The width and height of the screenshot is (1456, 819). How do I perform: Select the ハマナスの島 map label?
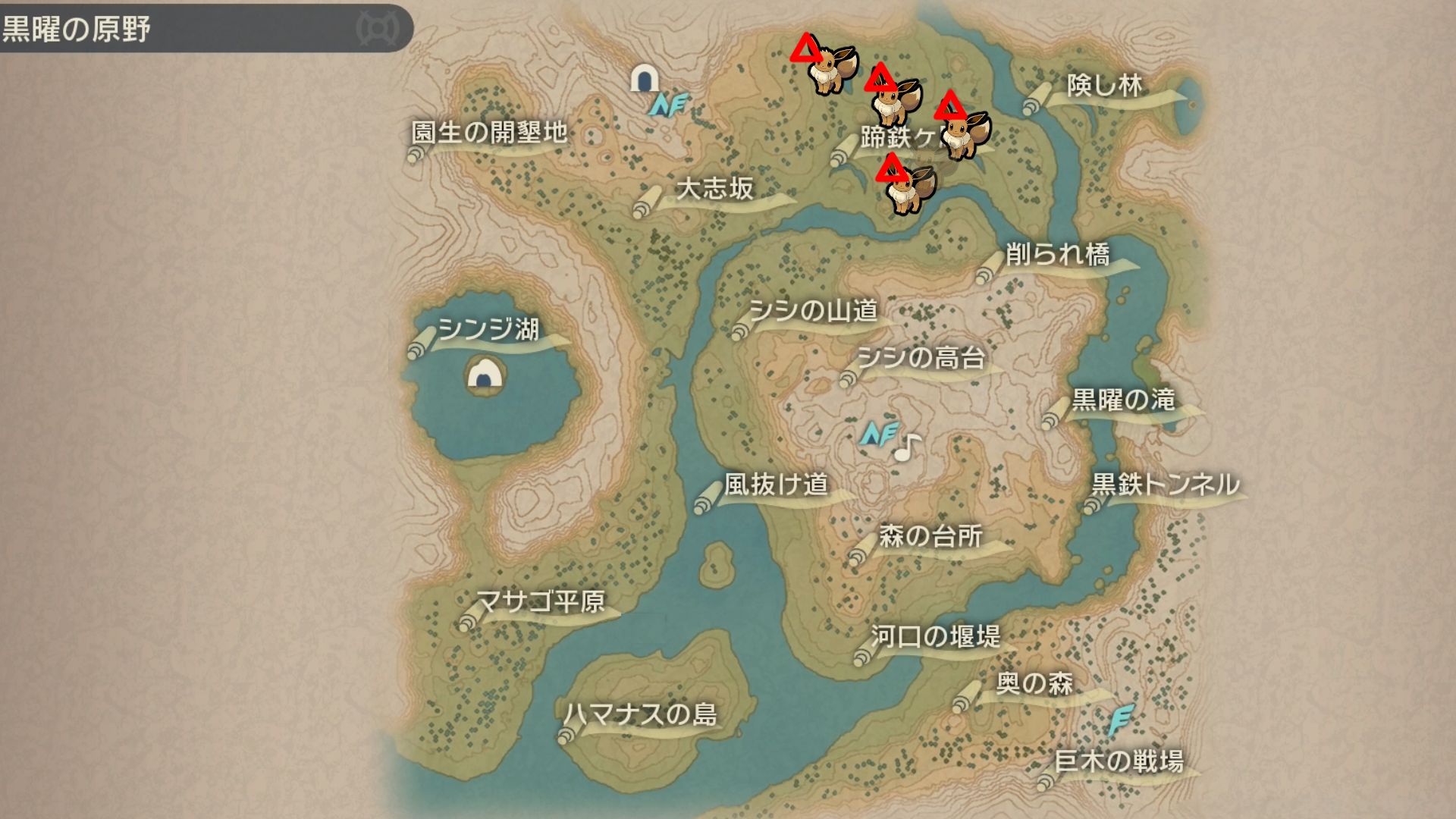pyautogui.click(x=640, y=715)
